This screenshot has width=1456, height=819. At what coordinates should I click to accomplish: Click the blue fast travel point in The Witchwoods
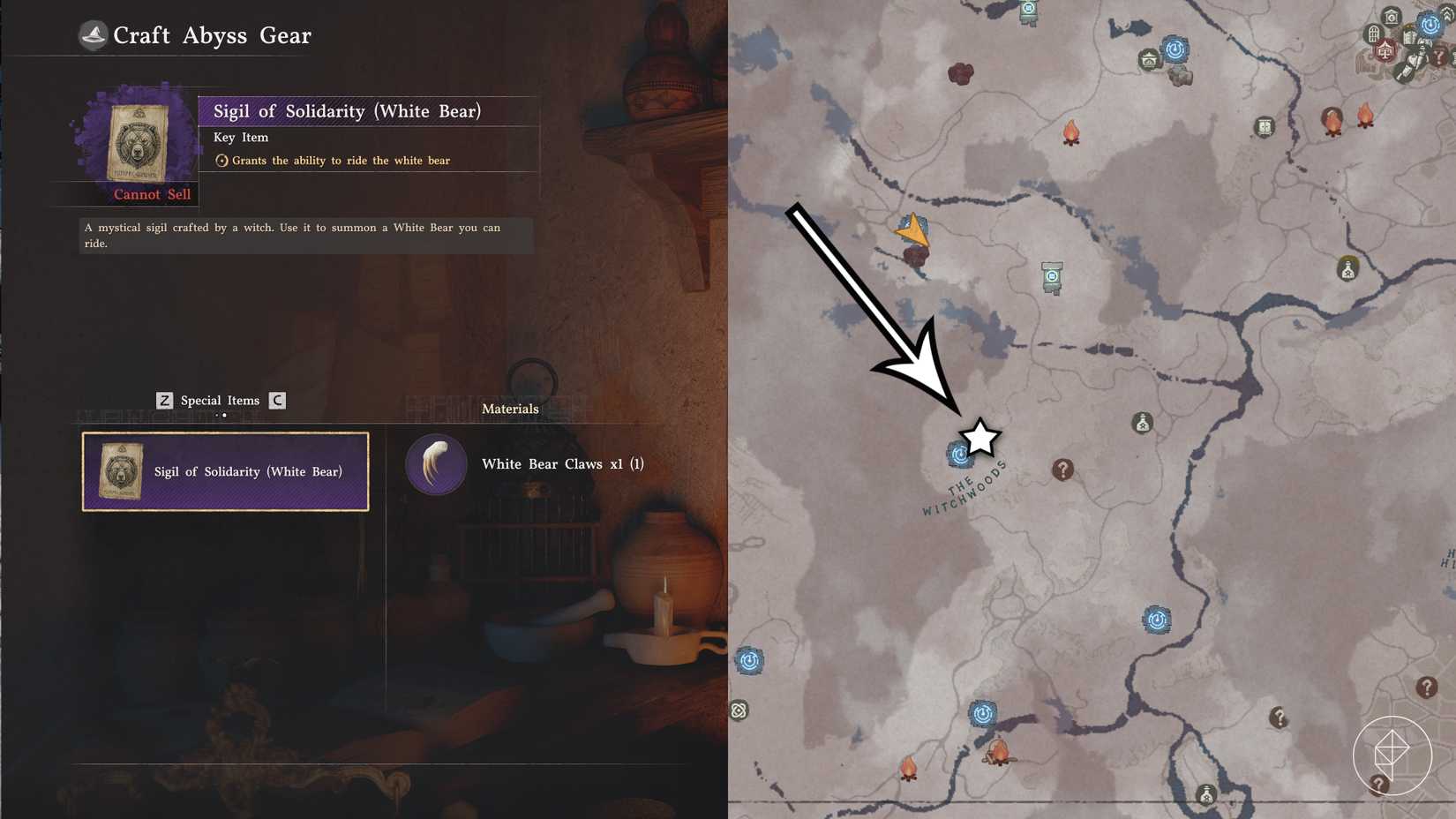click(x=958, y=455)
